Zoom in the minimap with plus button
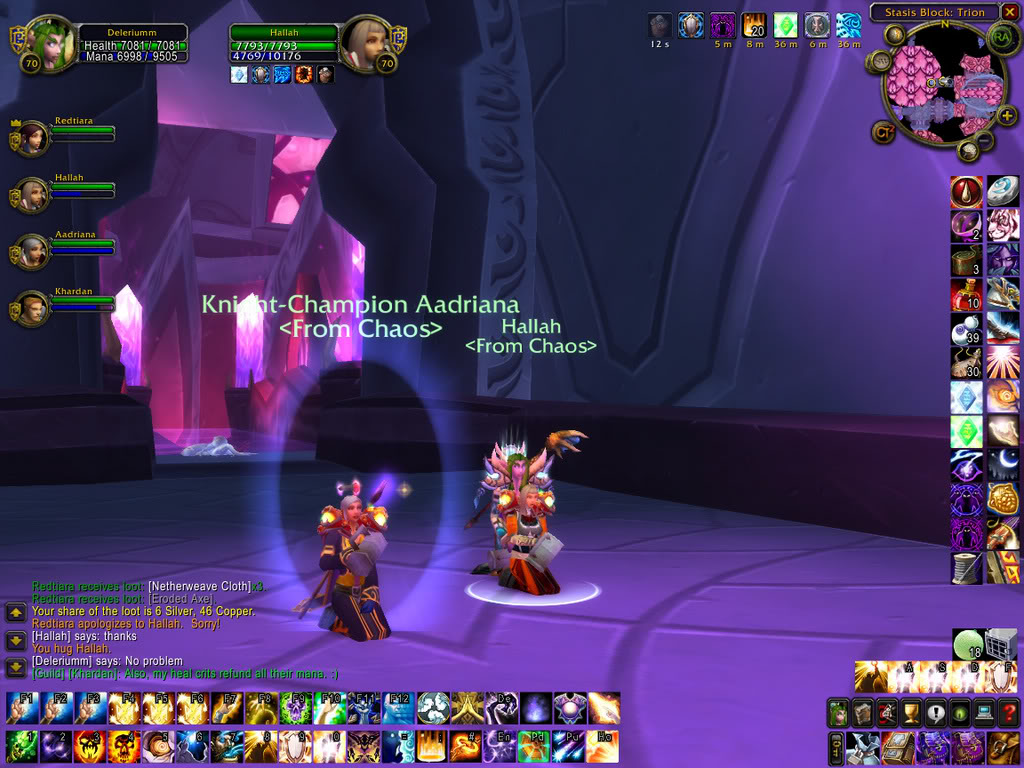The height and width of the screenshot is (768, 1024). click(x=1007, y=115)
